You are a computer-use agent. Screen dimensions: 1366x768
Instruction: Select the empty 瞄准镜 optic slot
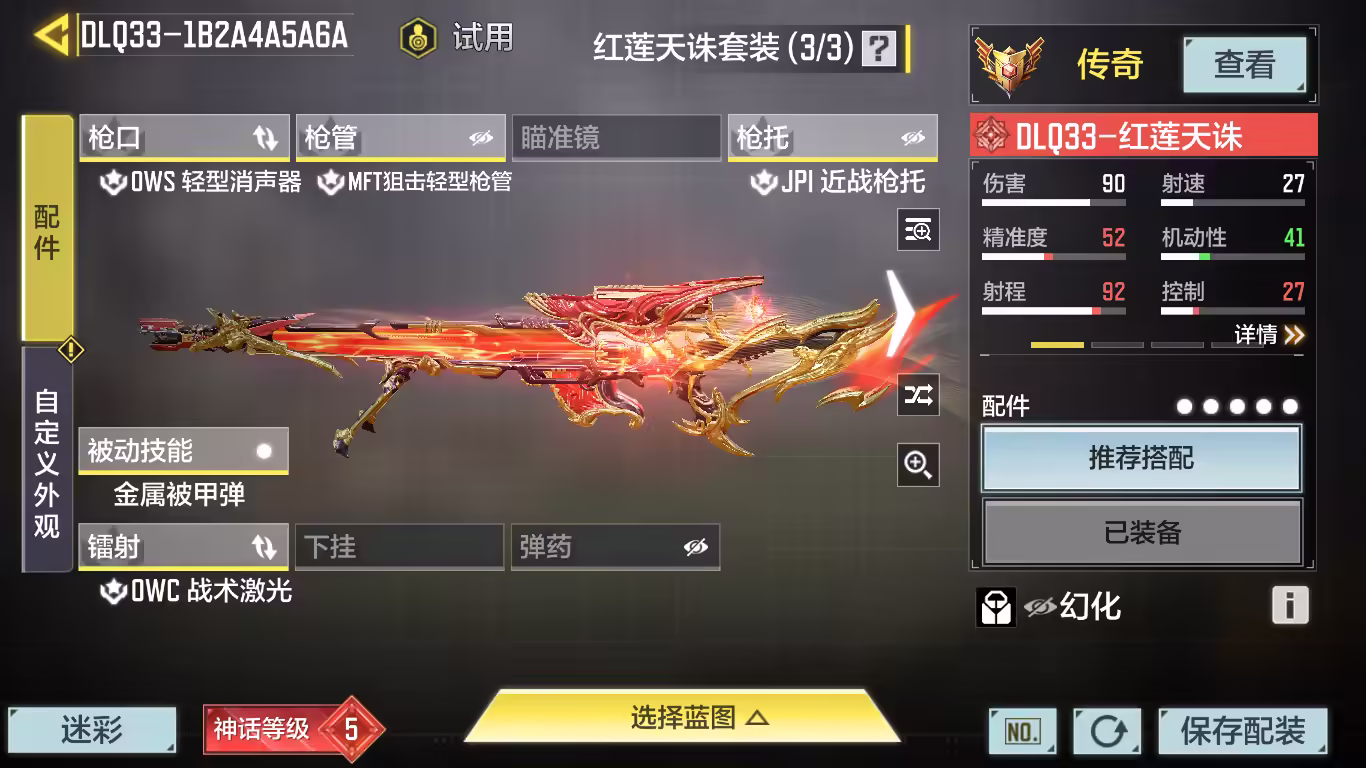coord(615,138)
